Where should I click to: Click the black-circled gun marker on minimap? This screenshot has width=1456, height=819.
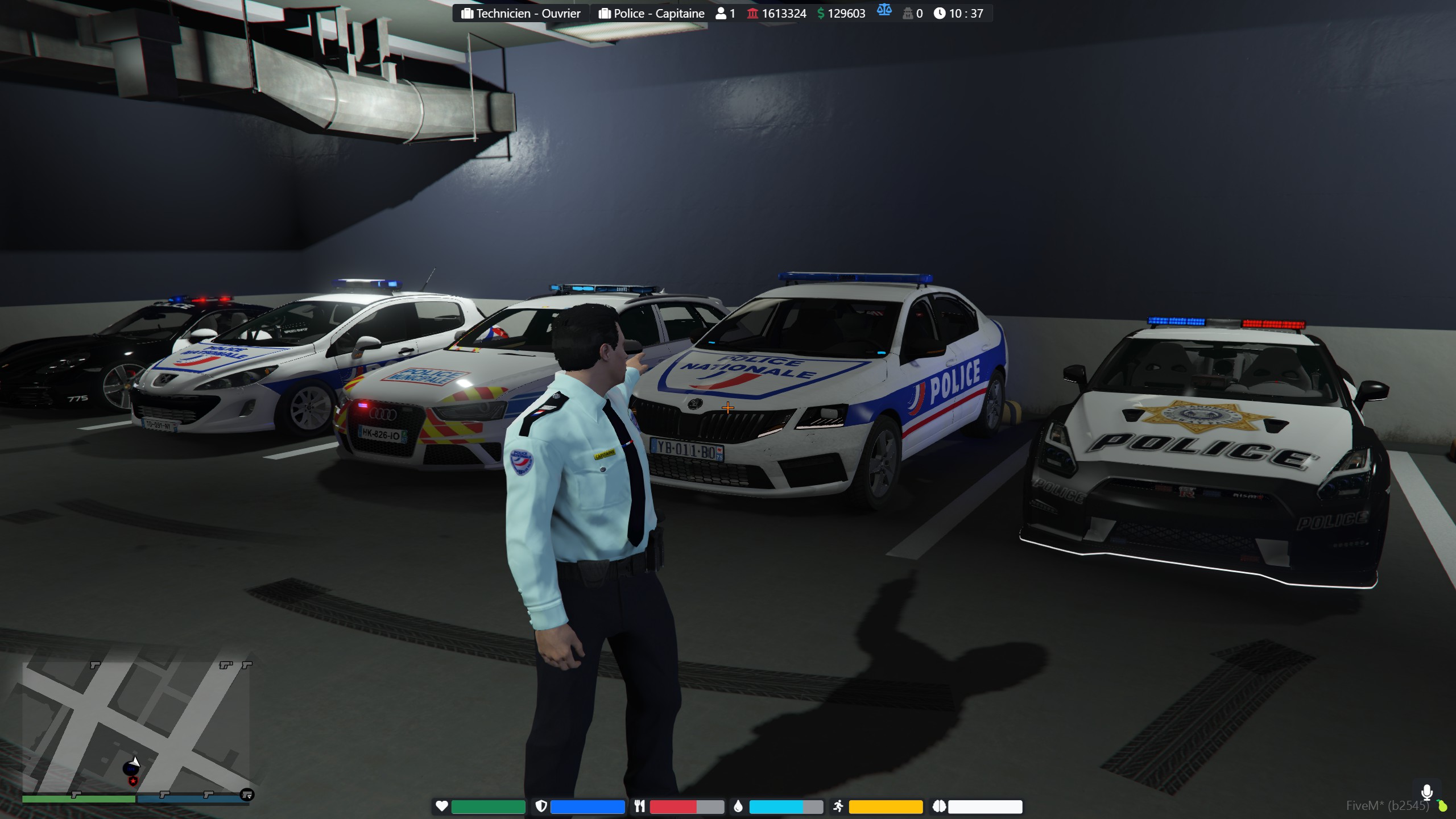point(247,795)
